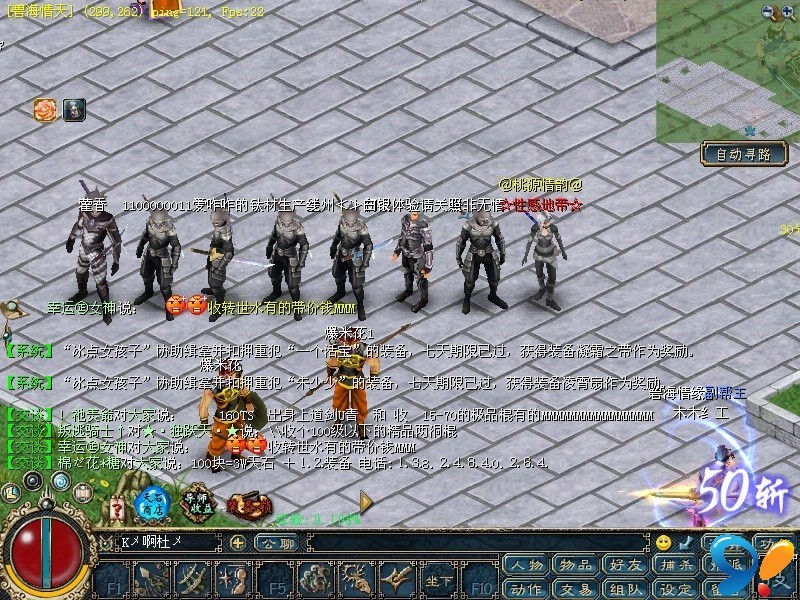Open the 导师收益 mentor rewards icon
Viewport: 800px width, 600px height.
point(198,503)
